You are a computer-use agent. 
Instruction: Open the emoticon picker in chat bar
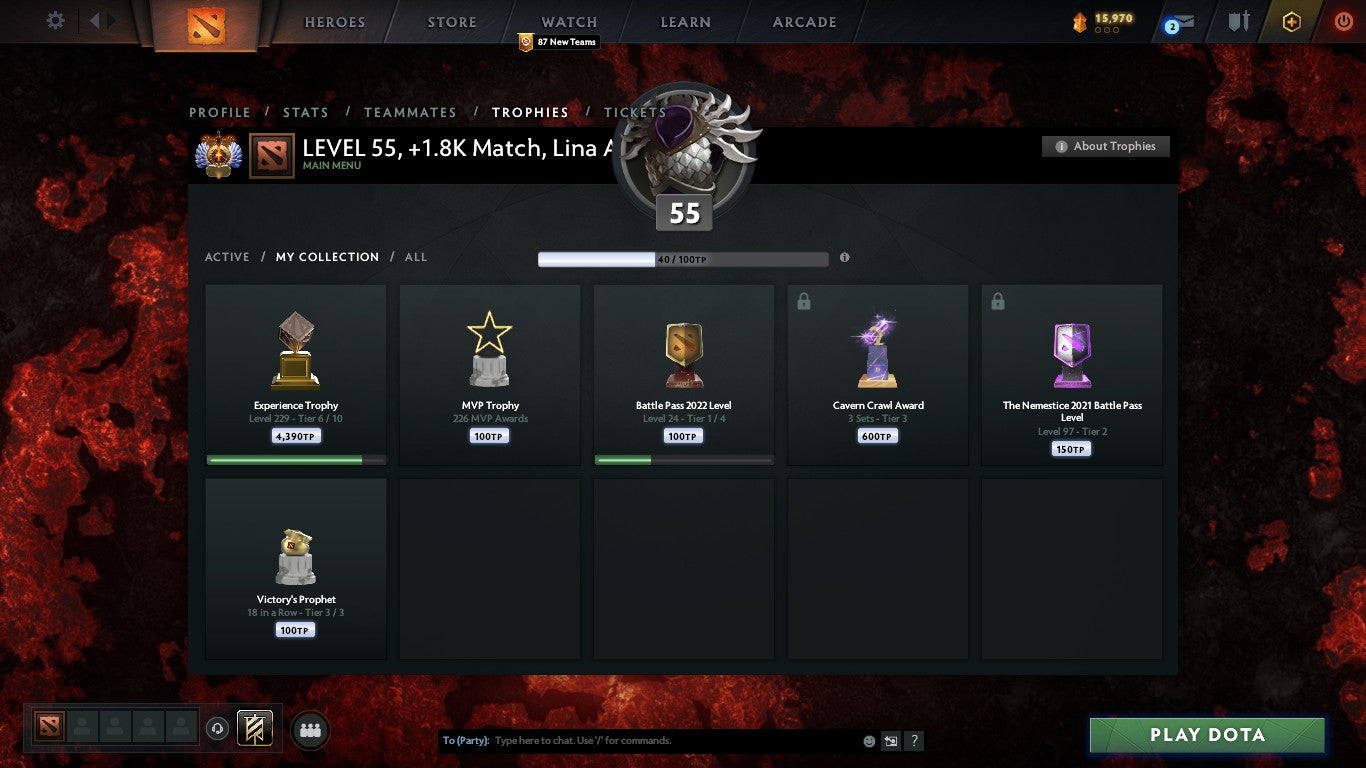[869, 741]
